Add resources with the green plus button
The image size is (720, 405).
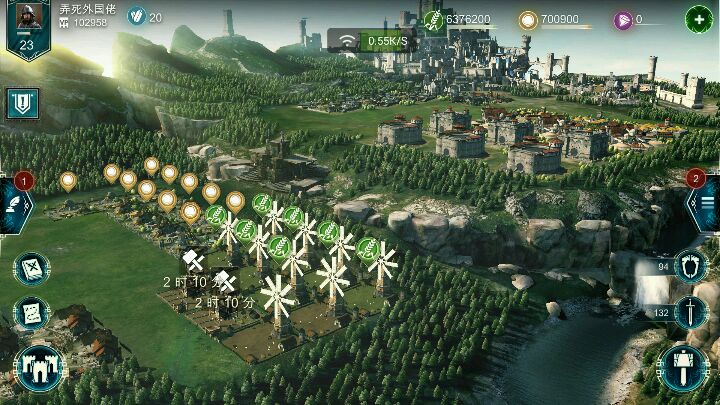click(x=698, y=18)
